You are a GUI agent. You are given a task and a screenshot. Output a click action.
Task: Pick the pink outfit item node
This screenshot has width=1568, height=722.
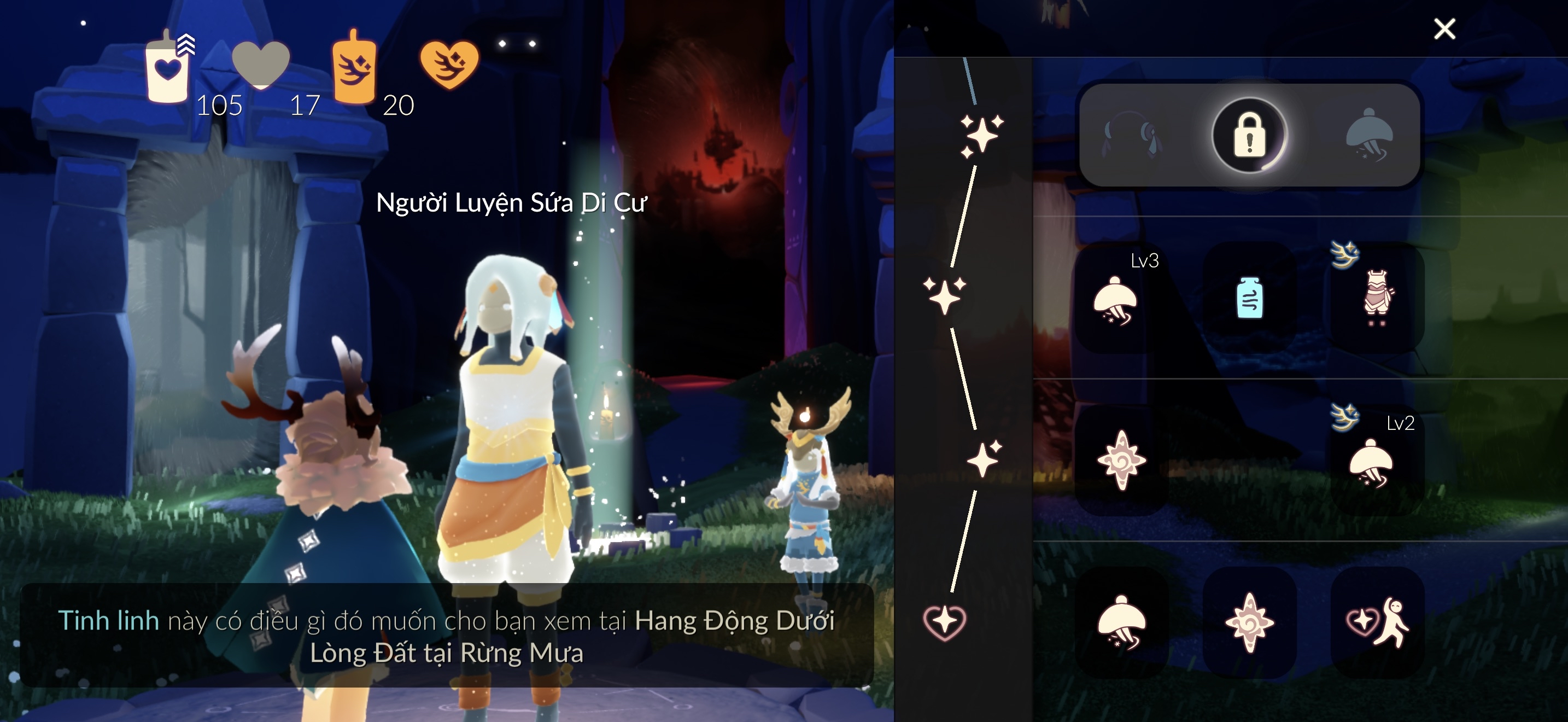[1378, 298]
